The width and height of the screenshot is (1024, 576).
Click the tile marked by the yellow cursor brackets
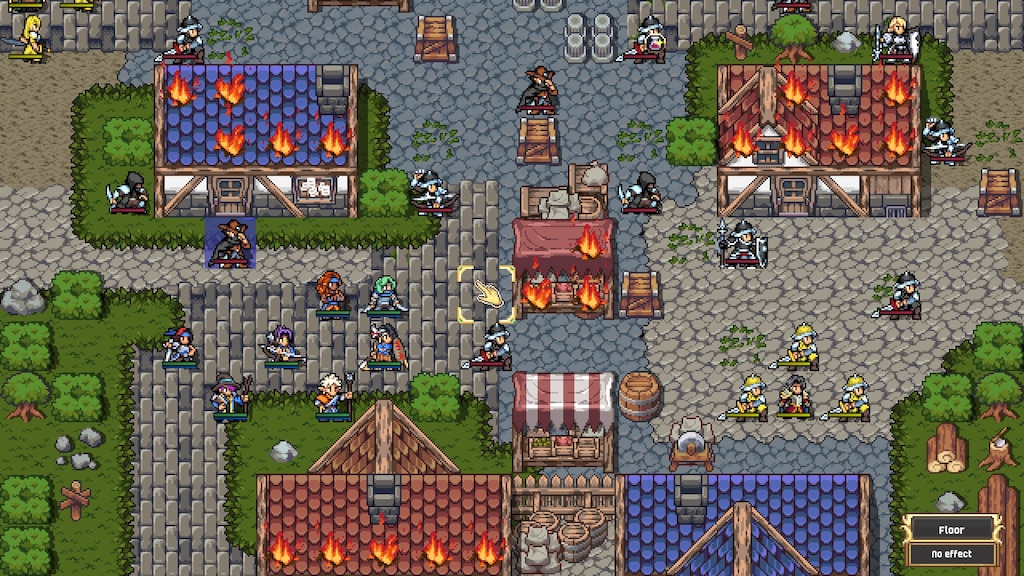pyautogui.click(x=486, y=294)
